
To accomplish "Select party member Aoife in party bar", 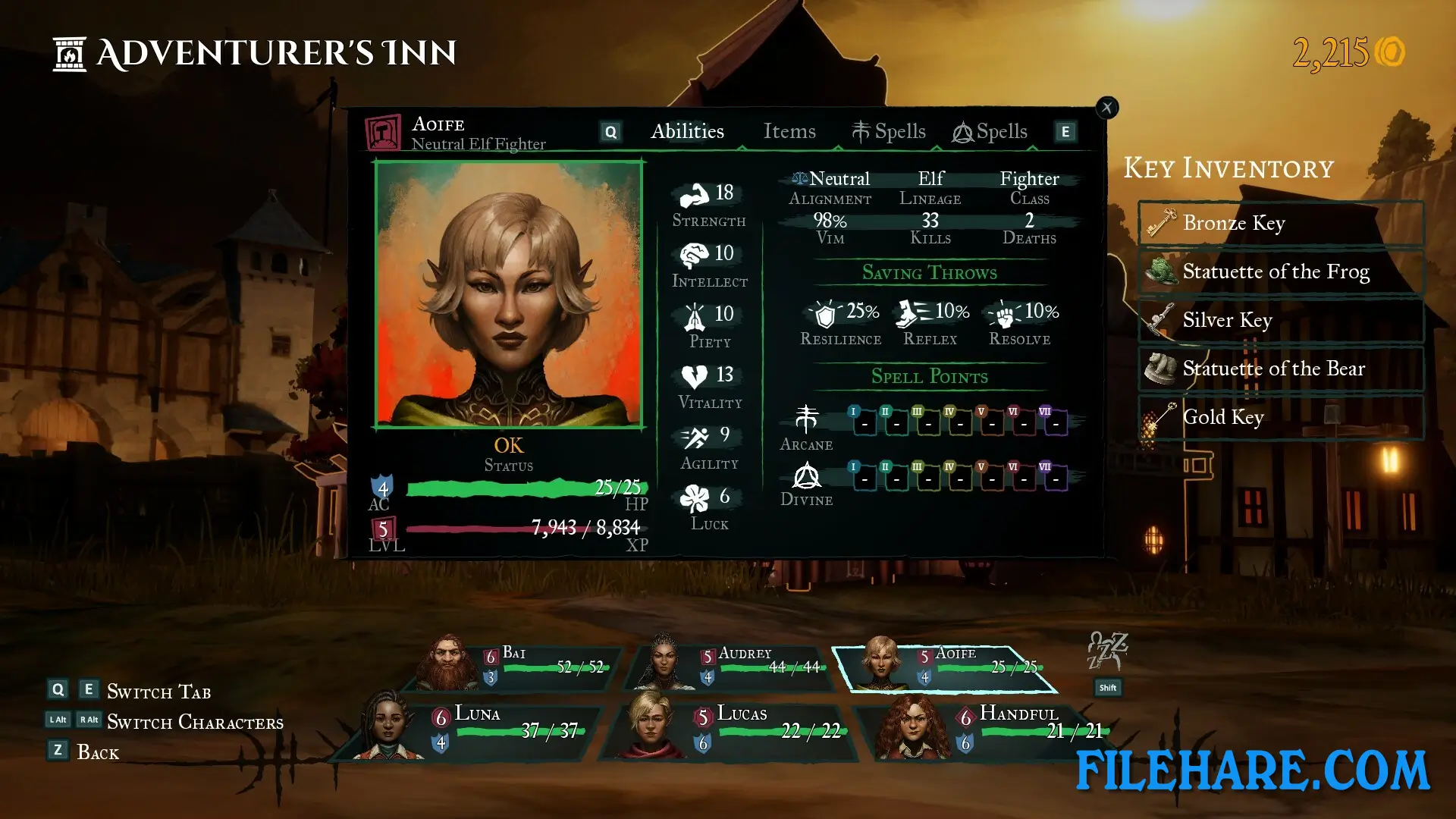I will [x=946, y=667].
